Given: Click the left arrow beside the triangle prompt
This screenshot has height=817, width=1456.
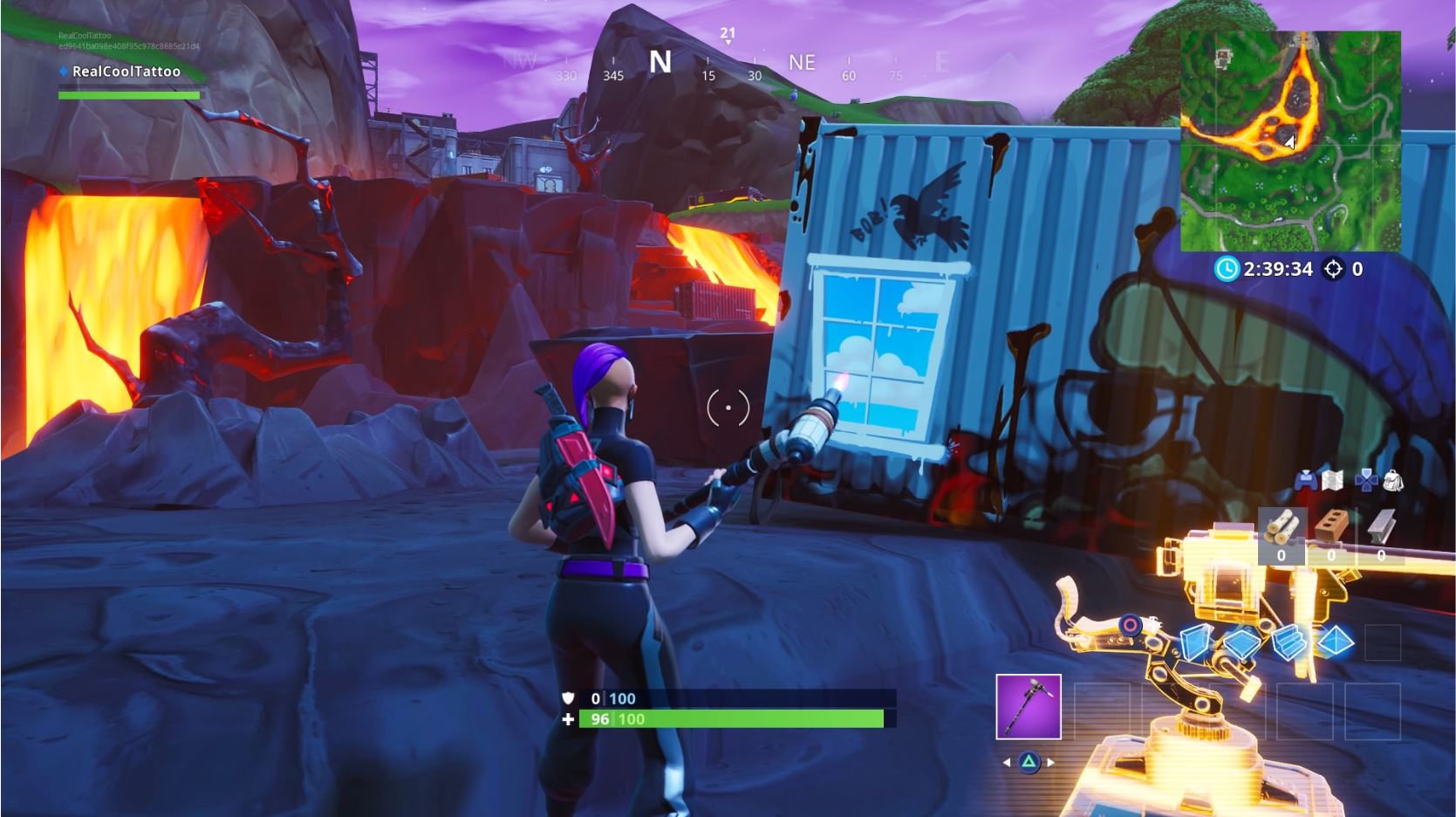Looking at the screenshot, I should pos(1006,762).
